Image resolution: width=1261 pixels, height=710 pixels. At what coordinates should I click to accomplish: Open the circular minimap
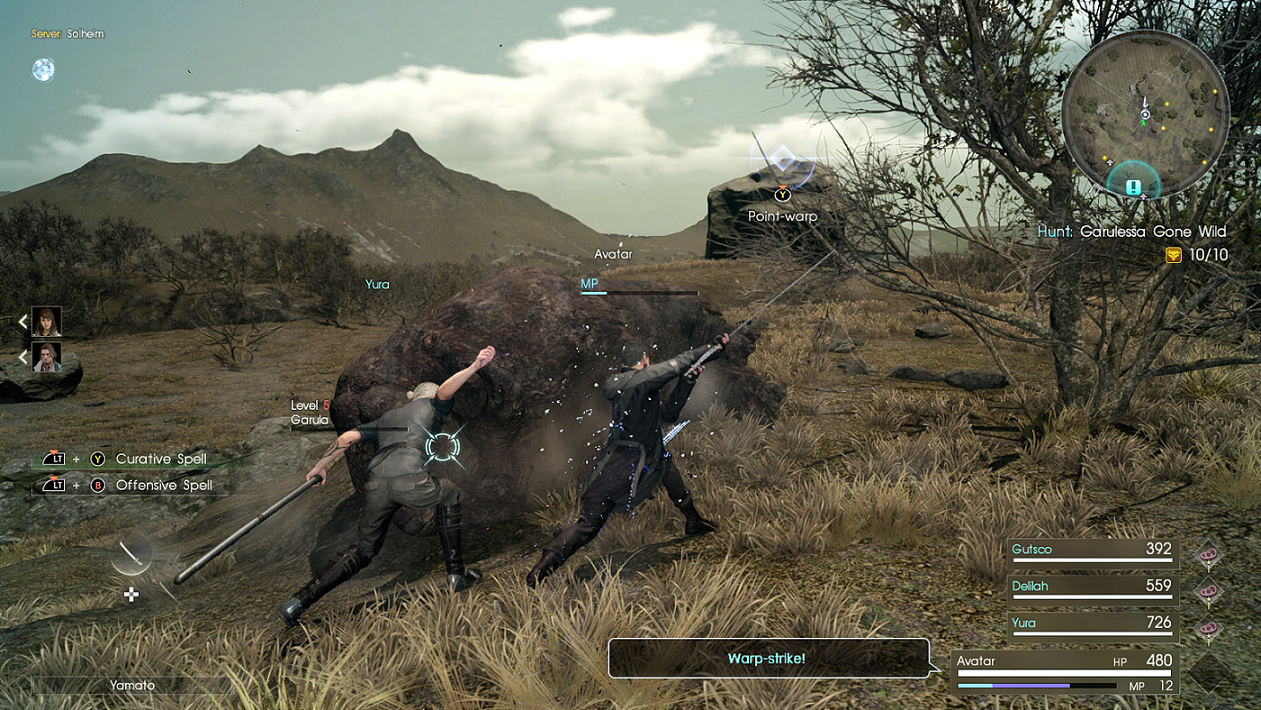click(x=1144, y=112)
